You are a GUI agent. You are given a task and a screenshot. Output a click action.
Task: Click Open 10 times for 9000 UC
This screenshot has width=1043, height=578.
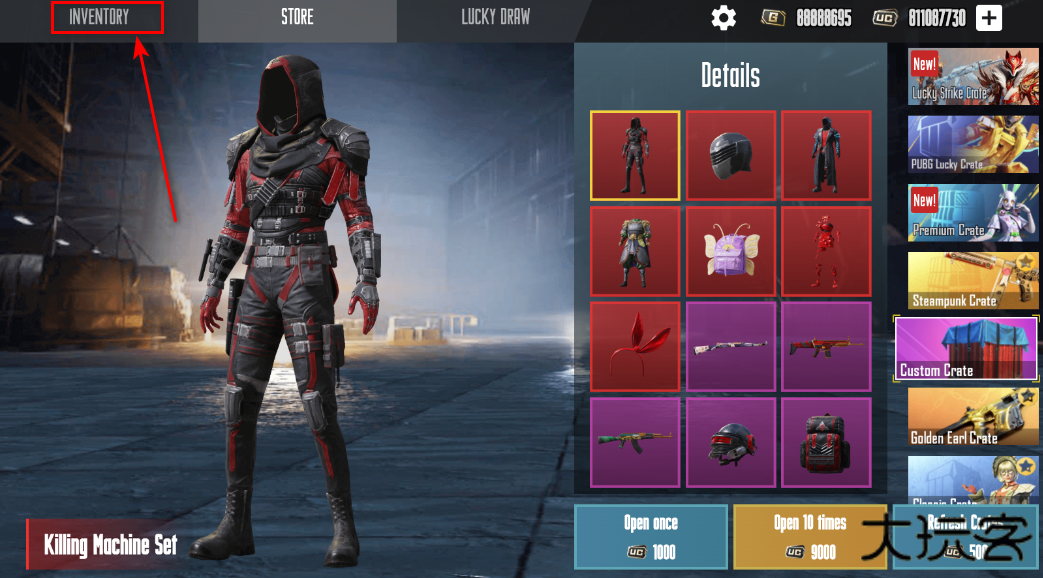(x=810, y=537)
